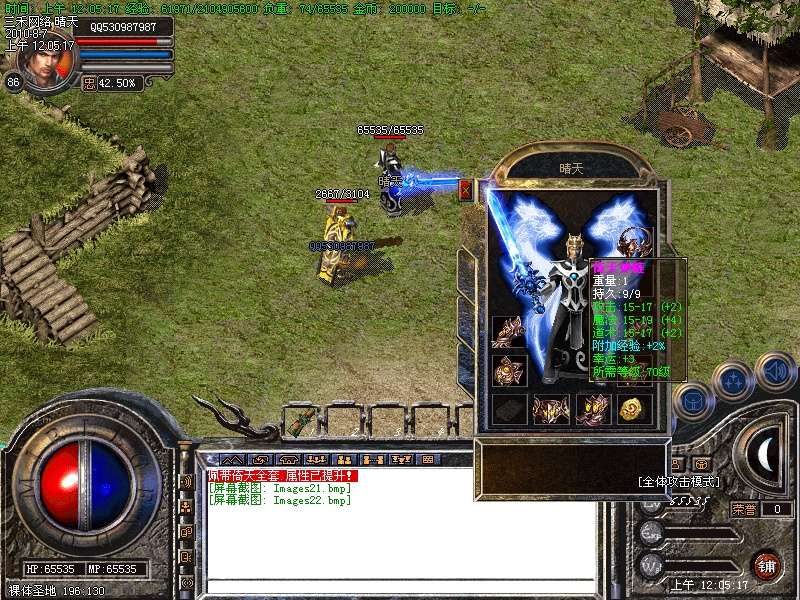Click the loyalty 忠 icon under name
This screenshot has width=800, height=600.
tap(89, 83)
